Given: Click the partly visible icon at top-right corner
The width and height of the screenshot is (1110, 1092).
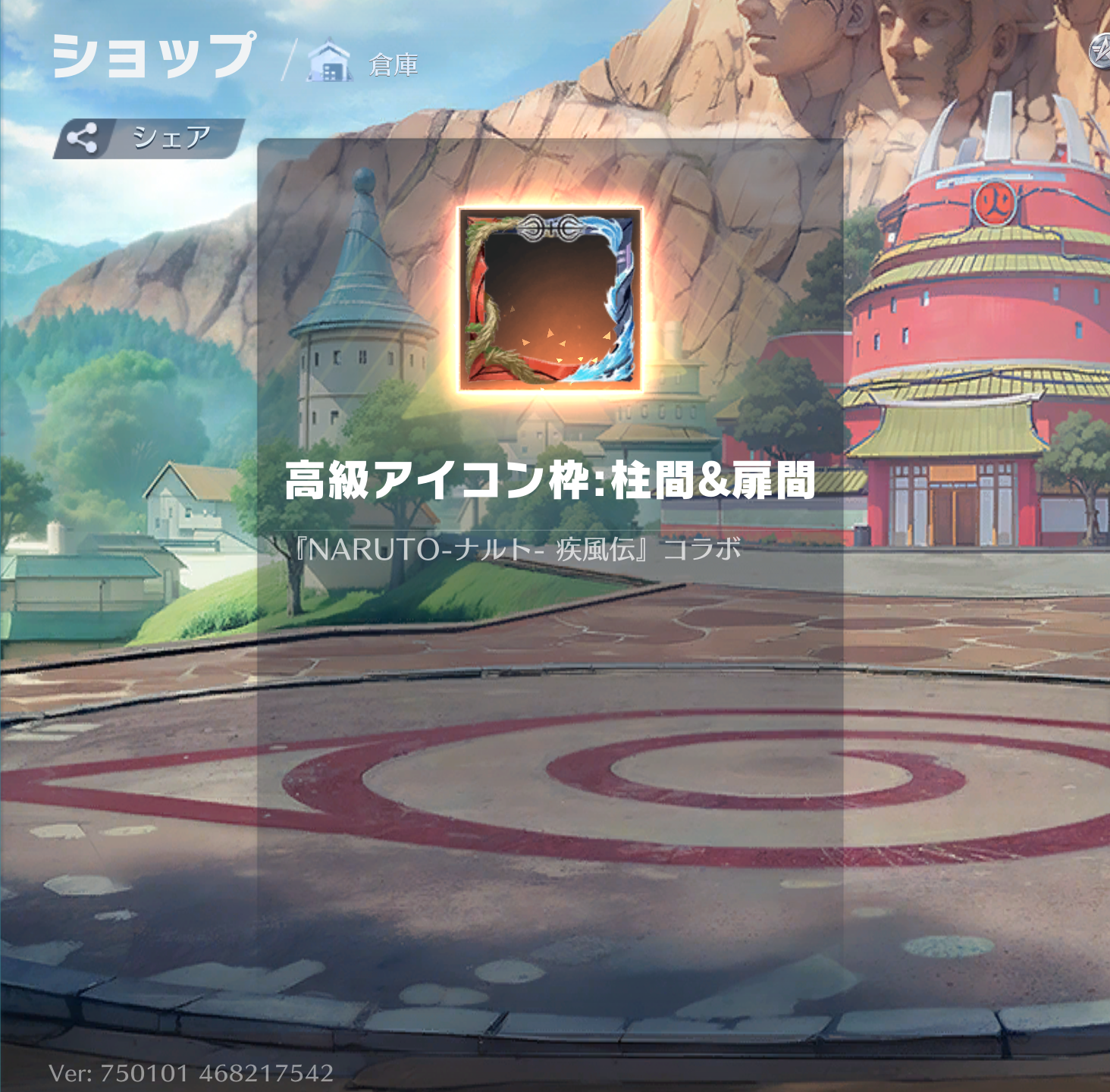Looking at the screenshot, I should [1099, 52].
